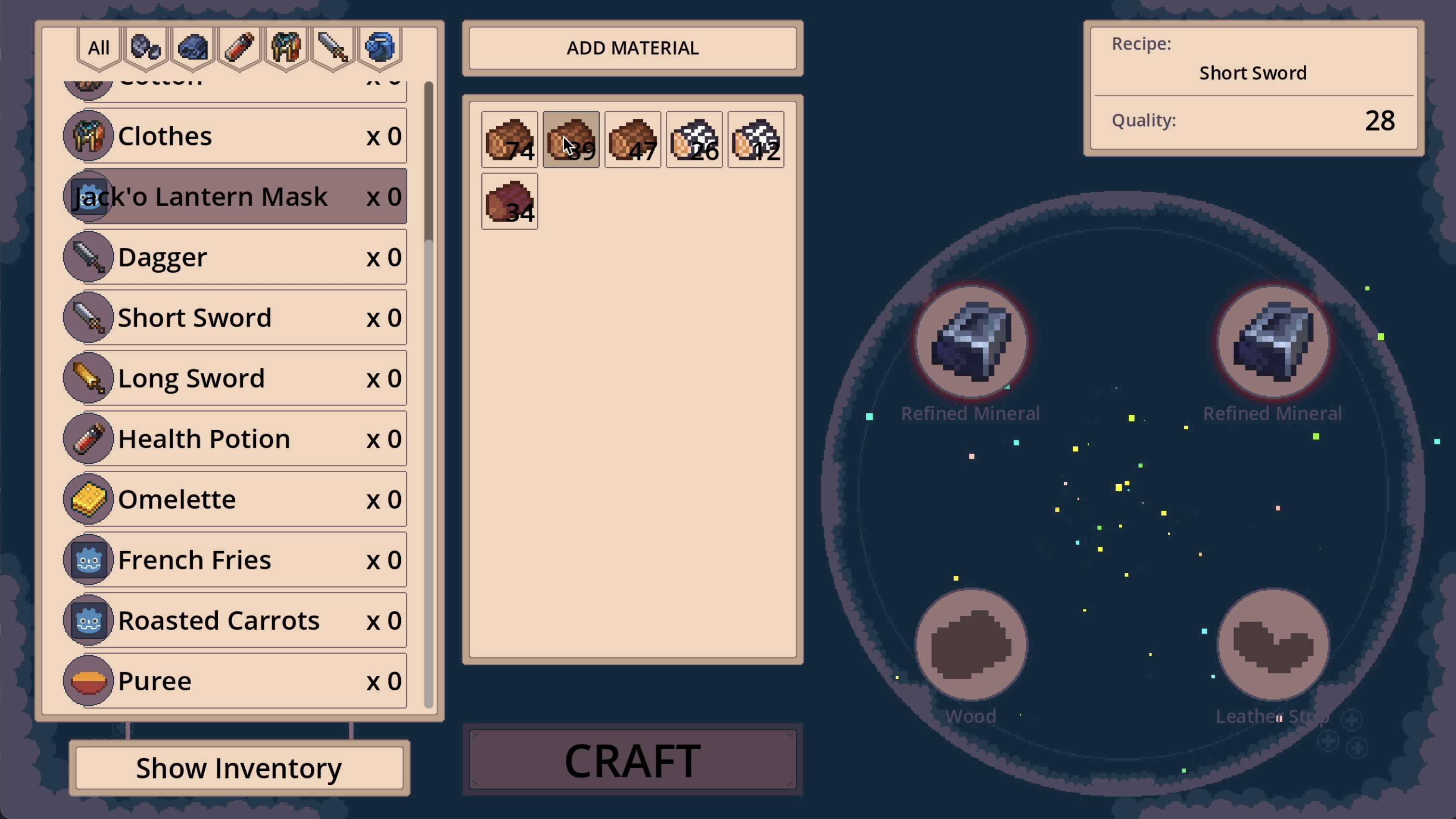The width and height of the screenshot is (1456, 819).
Task: Select the Puree recipe
Action: pyautogui.click(x=235, y=681)
